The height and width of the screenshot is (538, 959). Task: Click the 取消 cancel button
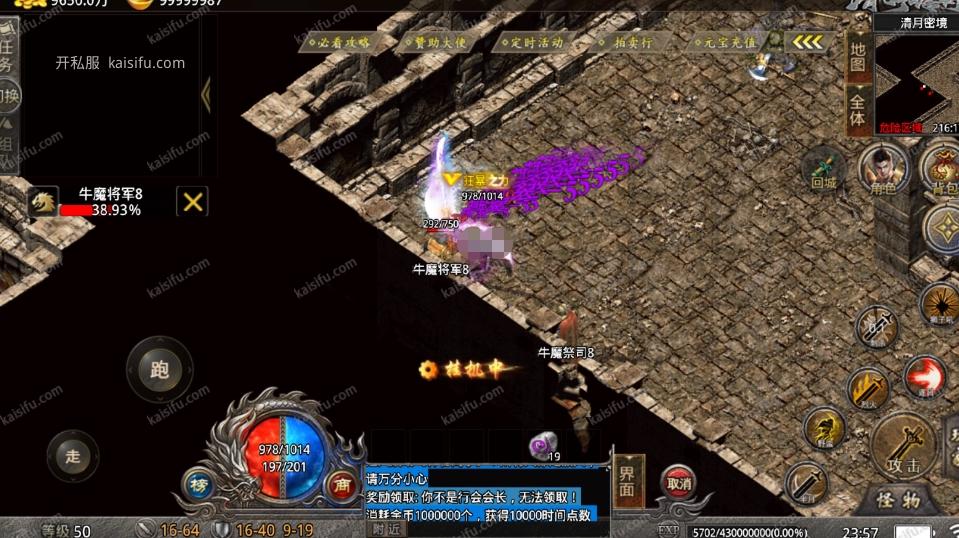click(678, 483)
